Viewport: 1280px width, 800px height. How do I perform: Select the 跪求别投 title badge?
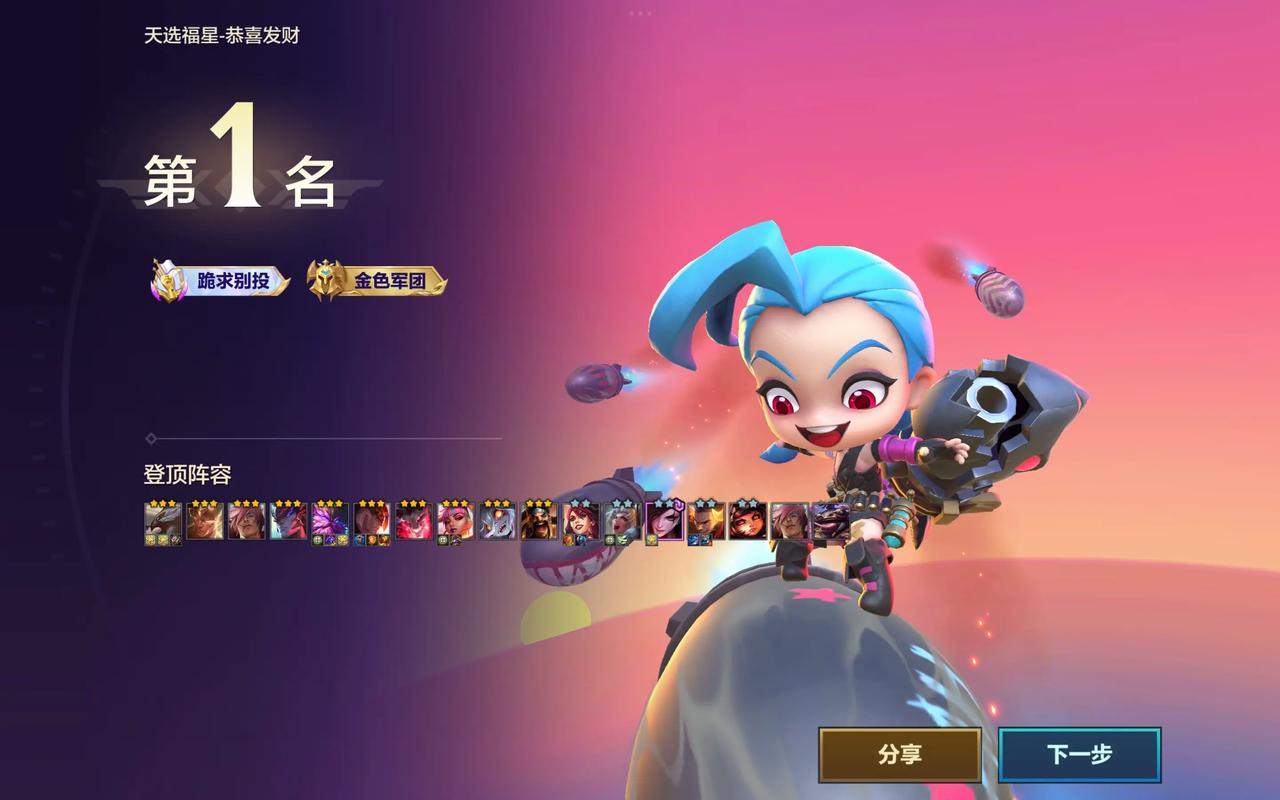[221, 281]
